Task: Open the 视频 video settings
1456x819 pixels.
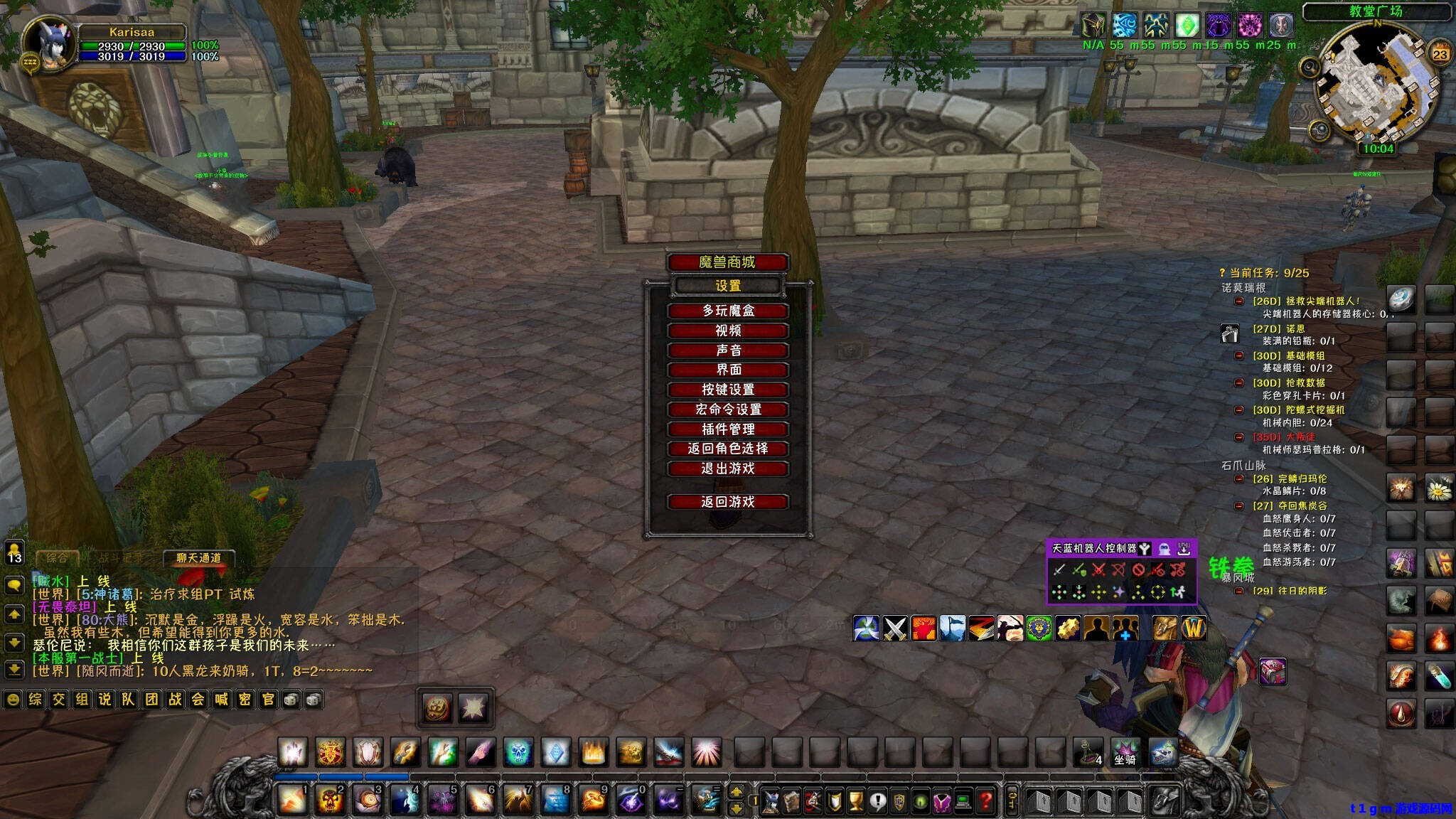Action: (727, 331)
